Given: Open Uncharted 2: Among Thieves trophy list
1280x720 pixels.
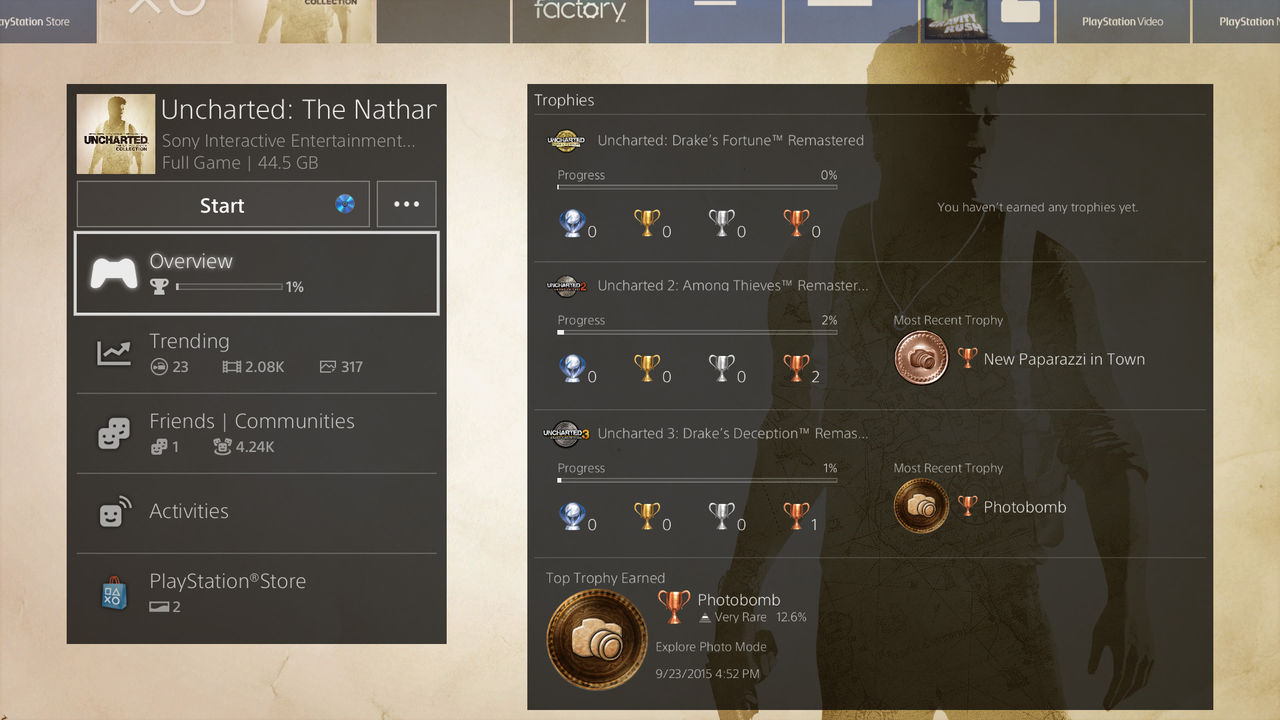Looking at the screenshot, I should 732,286.
